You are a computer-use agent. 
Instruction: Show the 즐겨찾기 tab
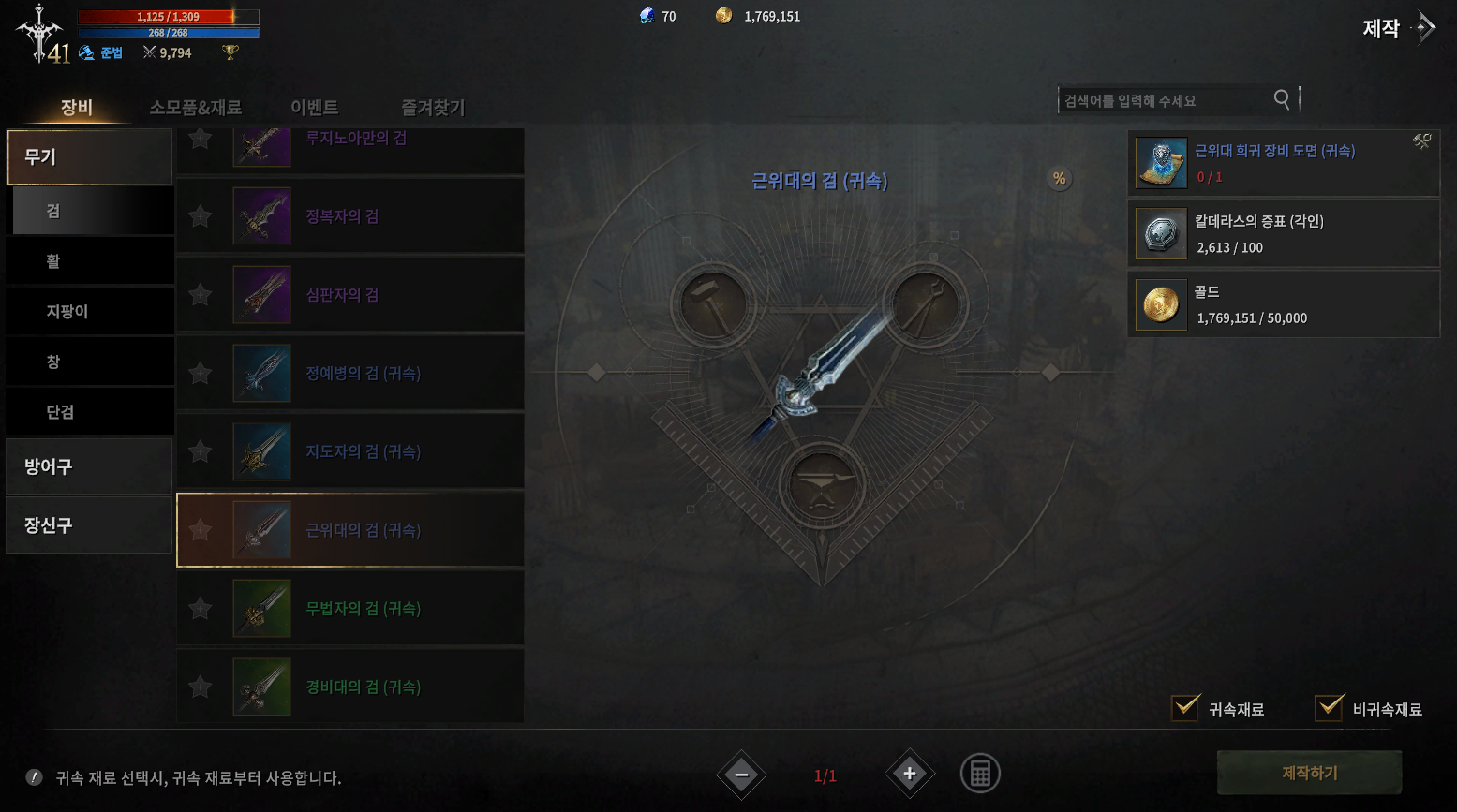[433, 108]
